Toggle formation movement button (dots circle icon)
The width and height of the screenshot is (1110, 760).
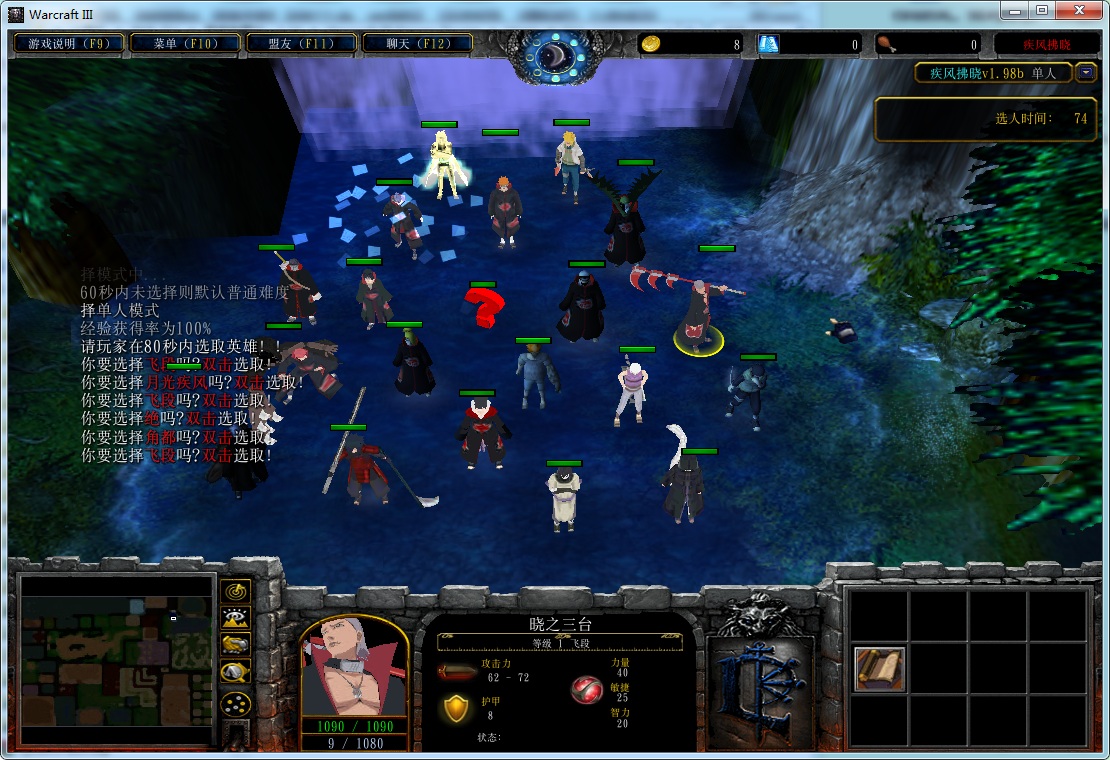[x=235, y=703]
